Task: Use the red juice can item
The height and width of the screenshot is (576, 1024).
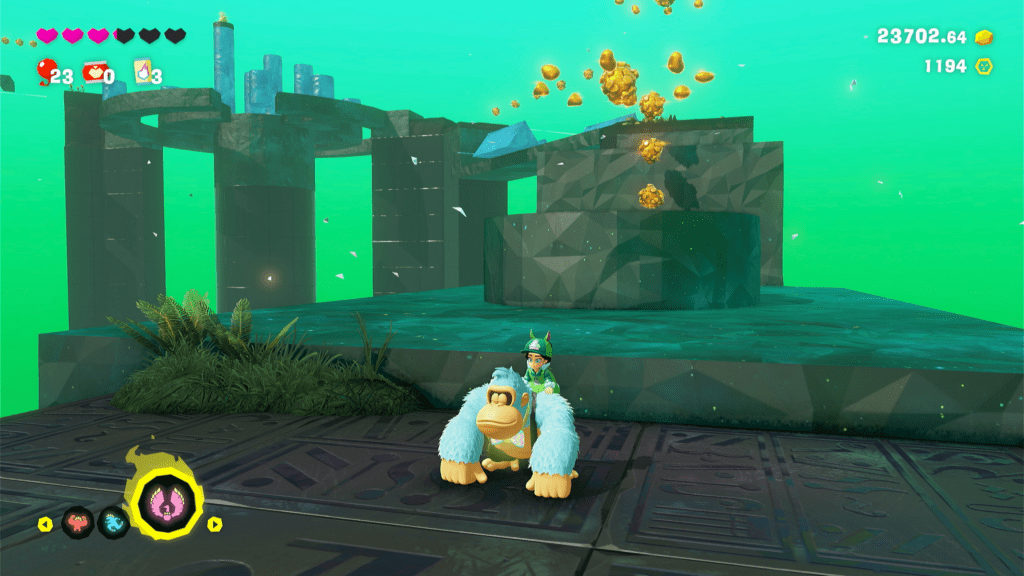Action: point(94,72)
